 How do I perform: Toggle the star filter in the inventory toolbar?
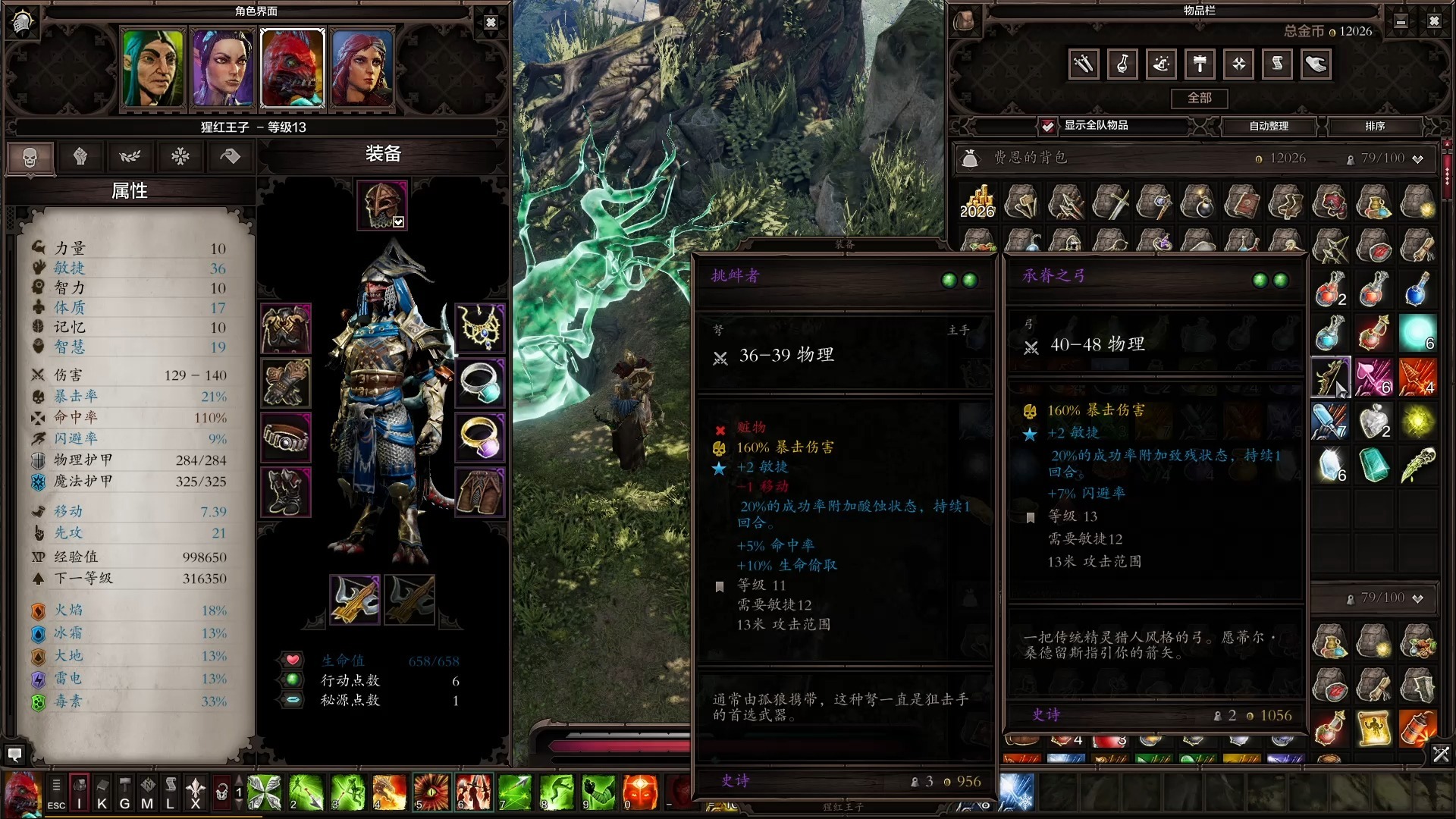pos(1239,64)
